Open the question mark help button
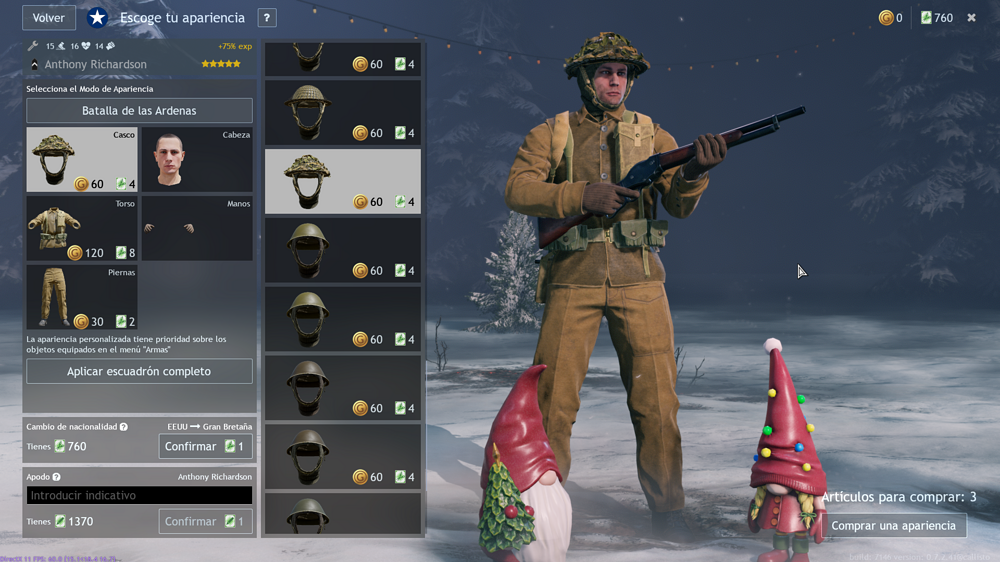Screen dimensions: 1000x562 (x=266, y=18)
